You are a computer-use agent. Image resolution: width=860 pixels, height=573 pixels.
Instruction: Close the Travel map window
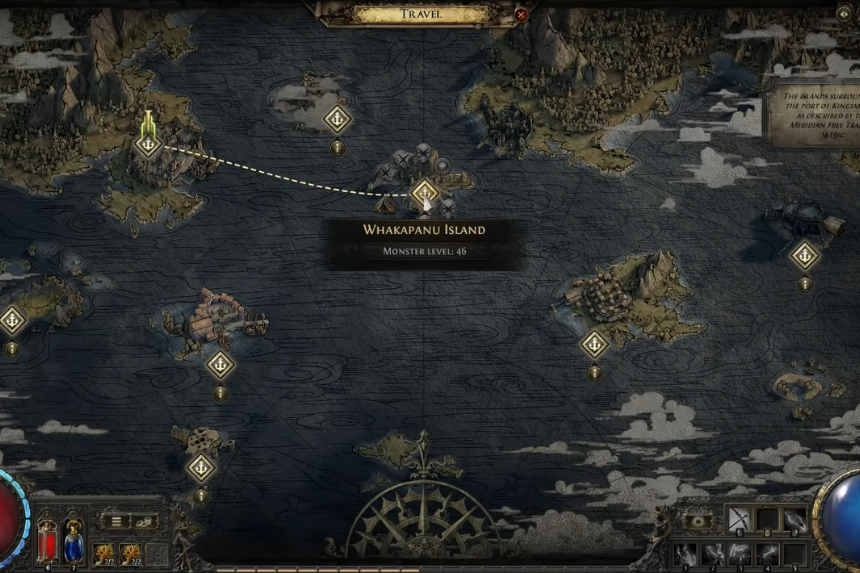tap(520, 14)
